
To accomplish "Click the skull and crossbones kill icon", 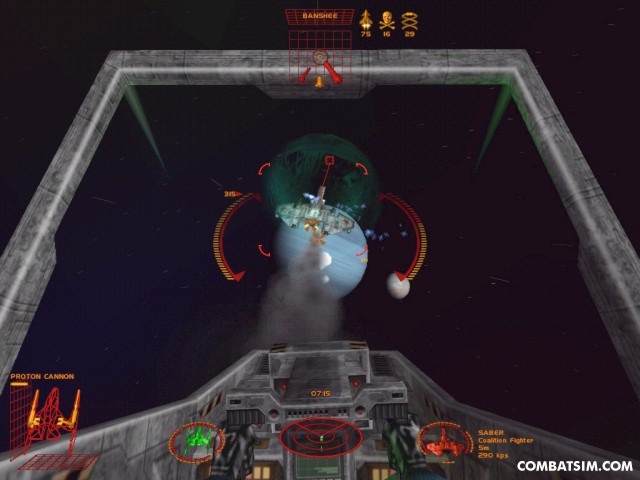I will [x=388, y=19].
